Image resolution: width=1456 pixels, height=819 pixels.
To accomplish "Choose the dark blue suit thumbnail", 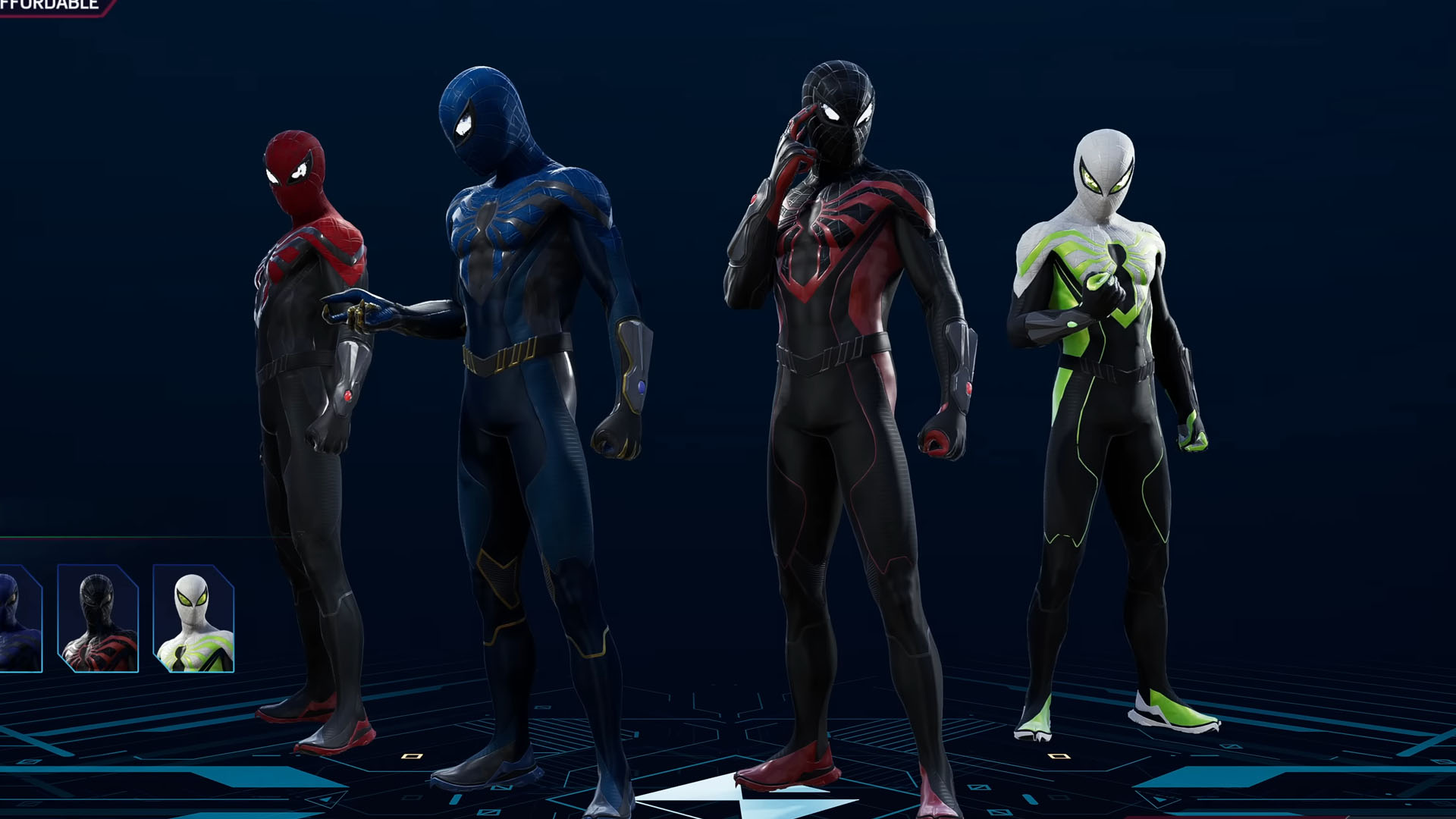I will (19, 618).
